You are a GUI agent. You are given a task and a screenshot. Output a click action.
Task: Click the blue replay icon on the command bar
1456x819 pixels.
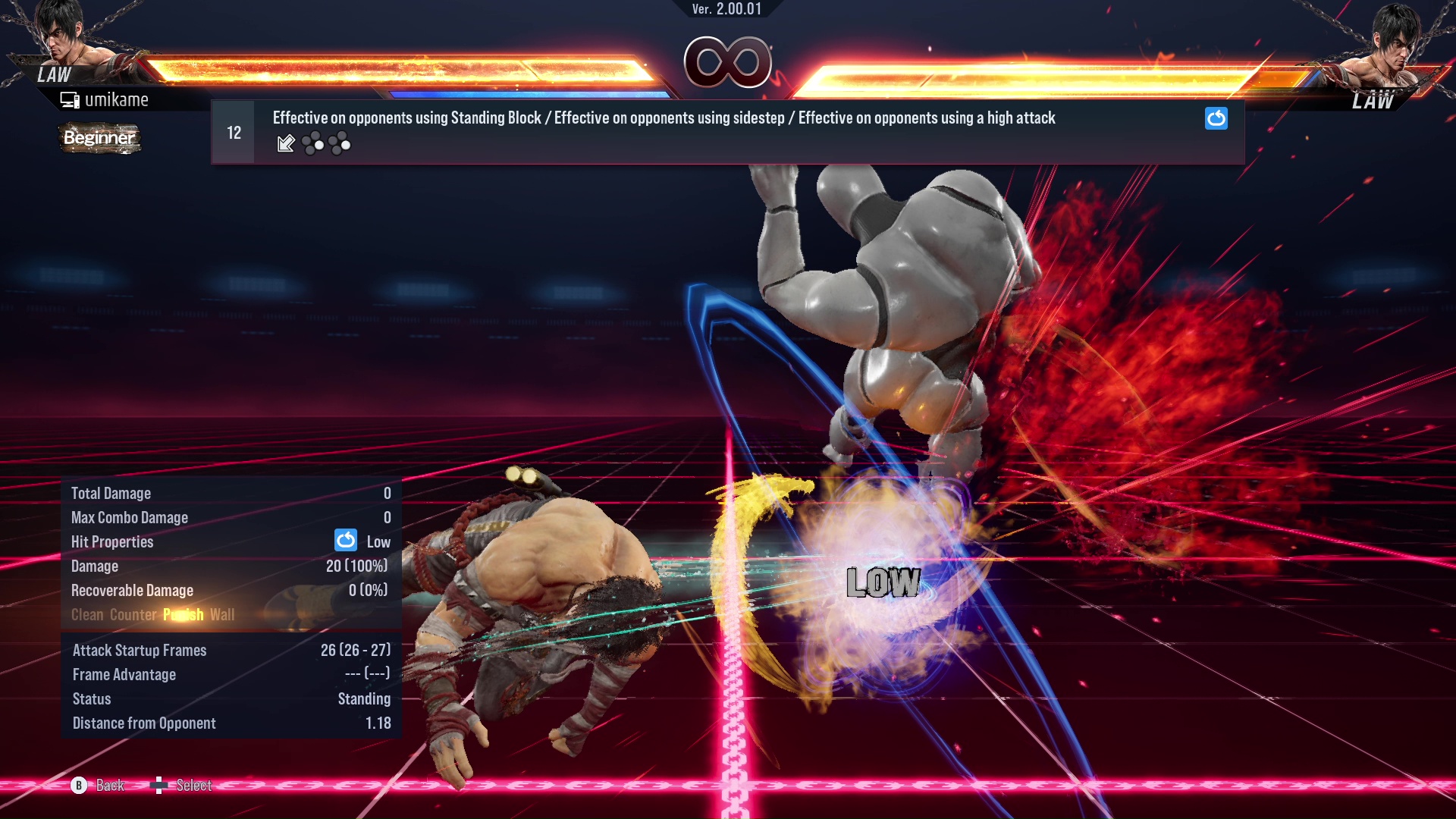1216,118
